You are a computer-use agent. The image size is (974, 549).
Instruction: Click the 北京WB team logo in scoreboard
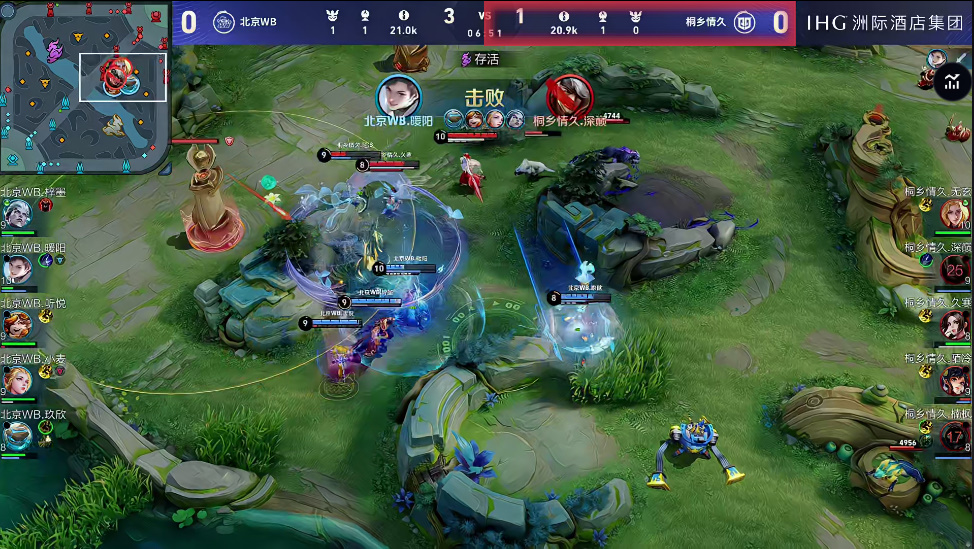224,22
